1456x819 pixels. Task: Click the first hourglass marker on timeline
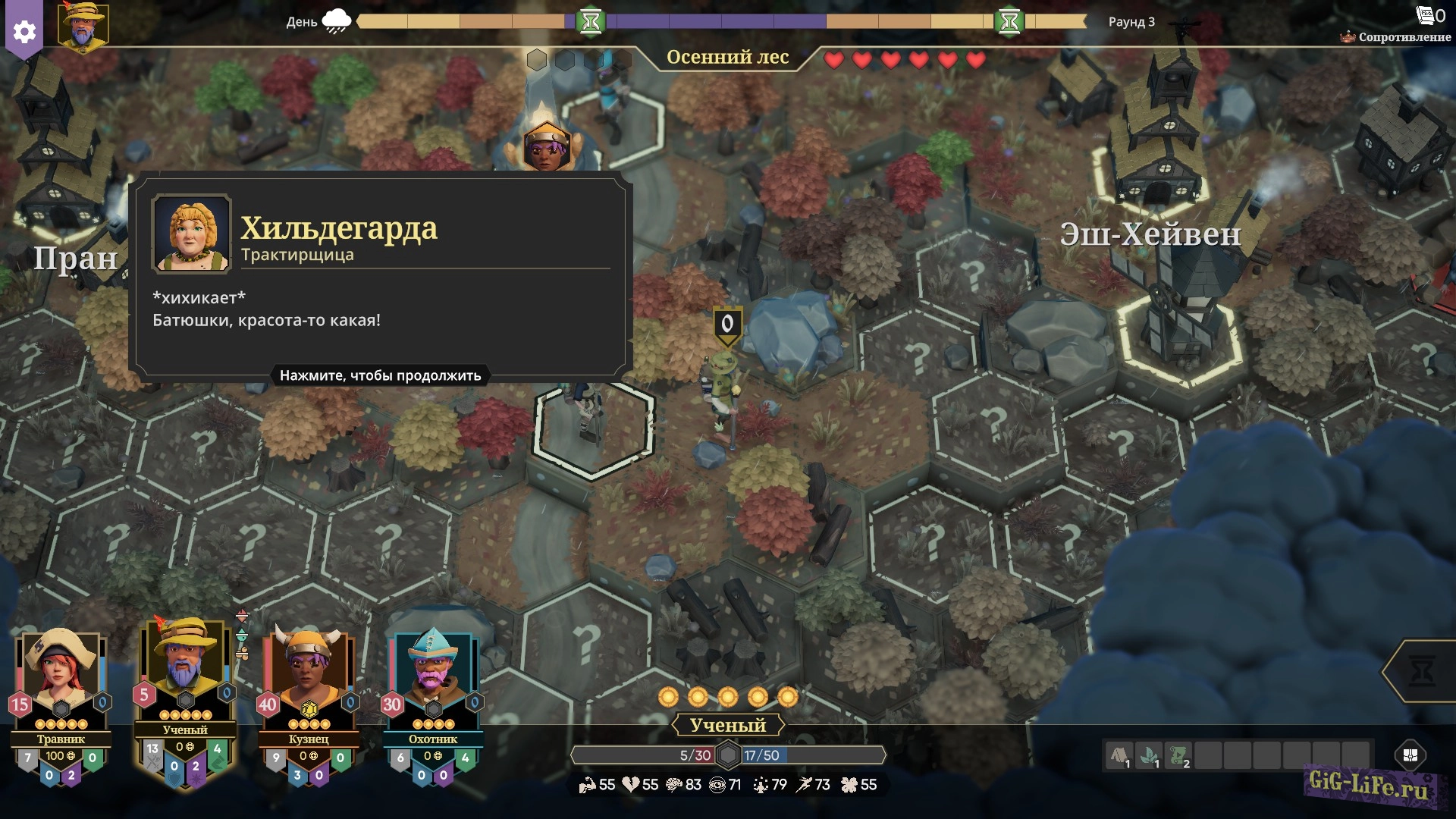coord(591,22)
